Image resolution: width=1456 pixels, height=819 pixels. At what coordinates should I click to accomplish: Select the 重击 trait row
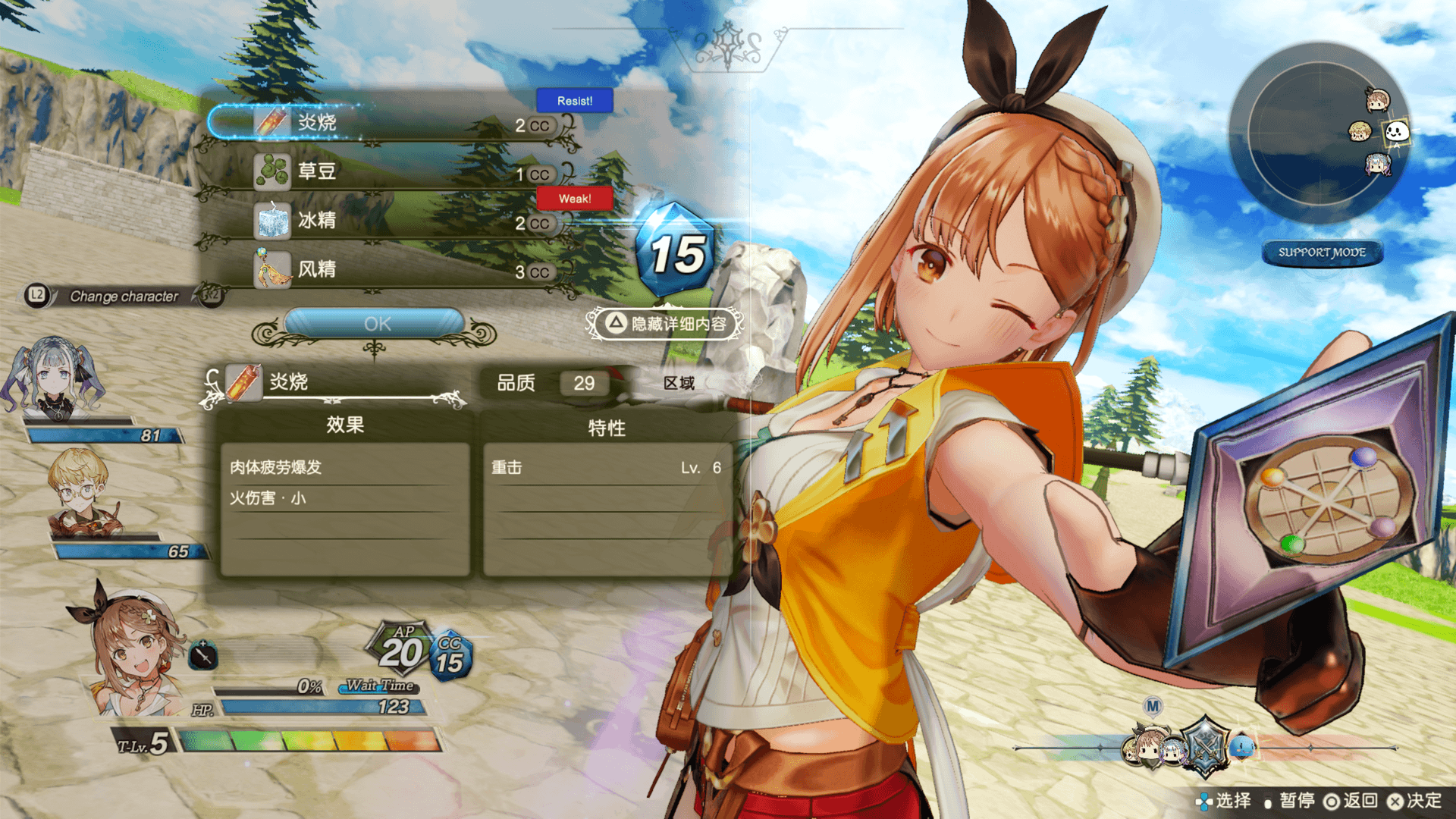pos(605,468)
